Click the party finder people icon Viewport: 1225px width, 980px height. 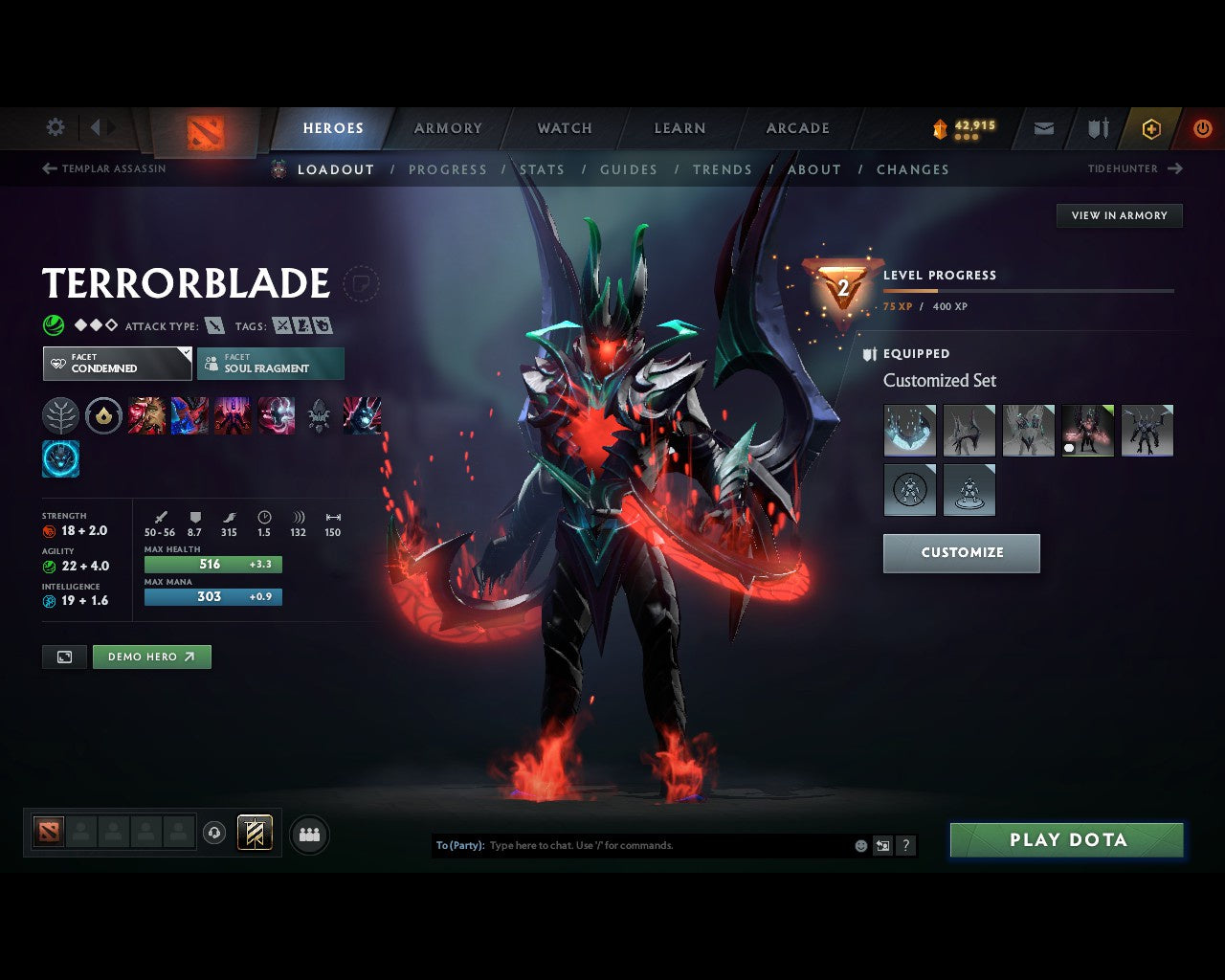308,835
